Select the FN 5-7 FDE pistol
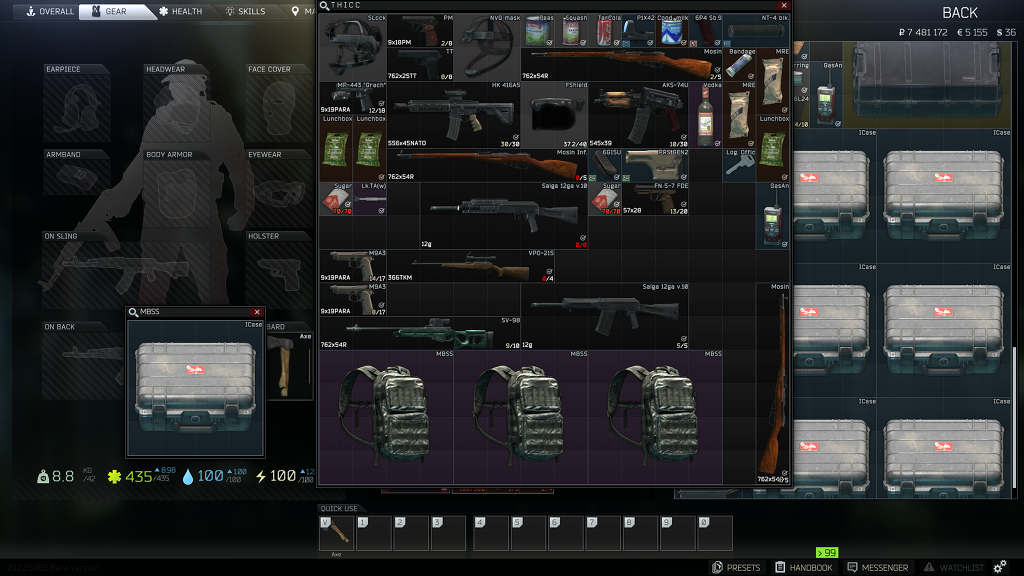 pos(655,198)
